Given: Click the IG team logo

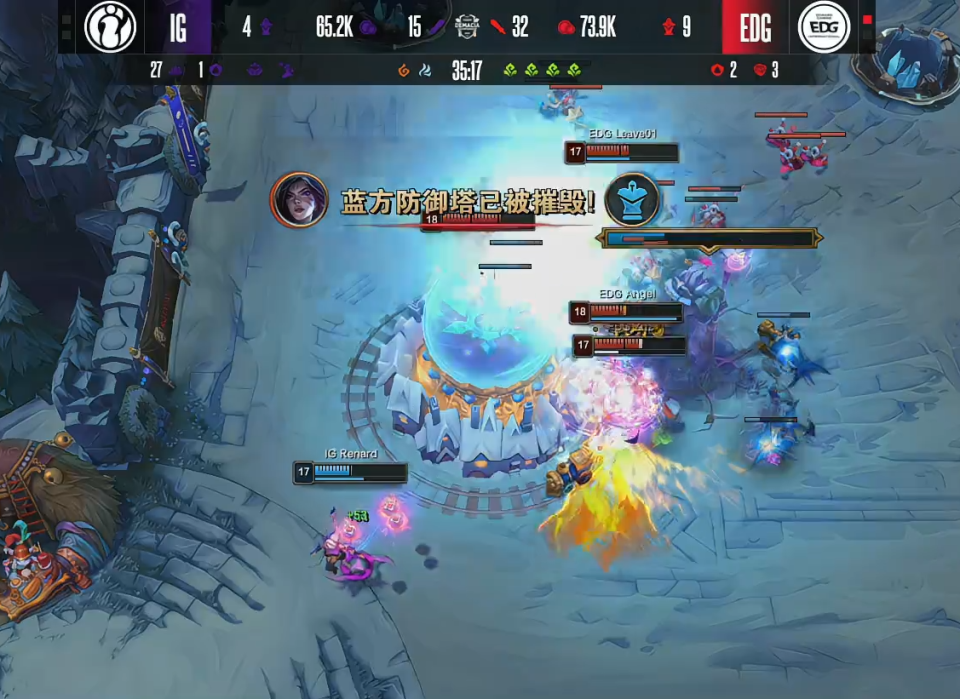Looking at the screenshot, I should click(110, 27).
